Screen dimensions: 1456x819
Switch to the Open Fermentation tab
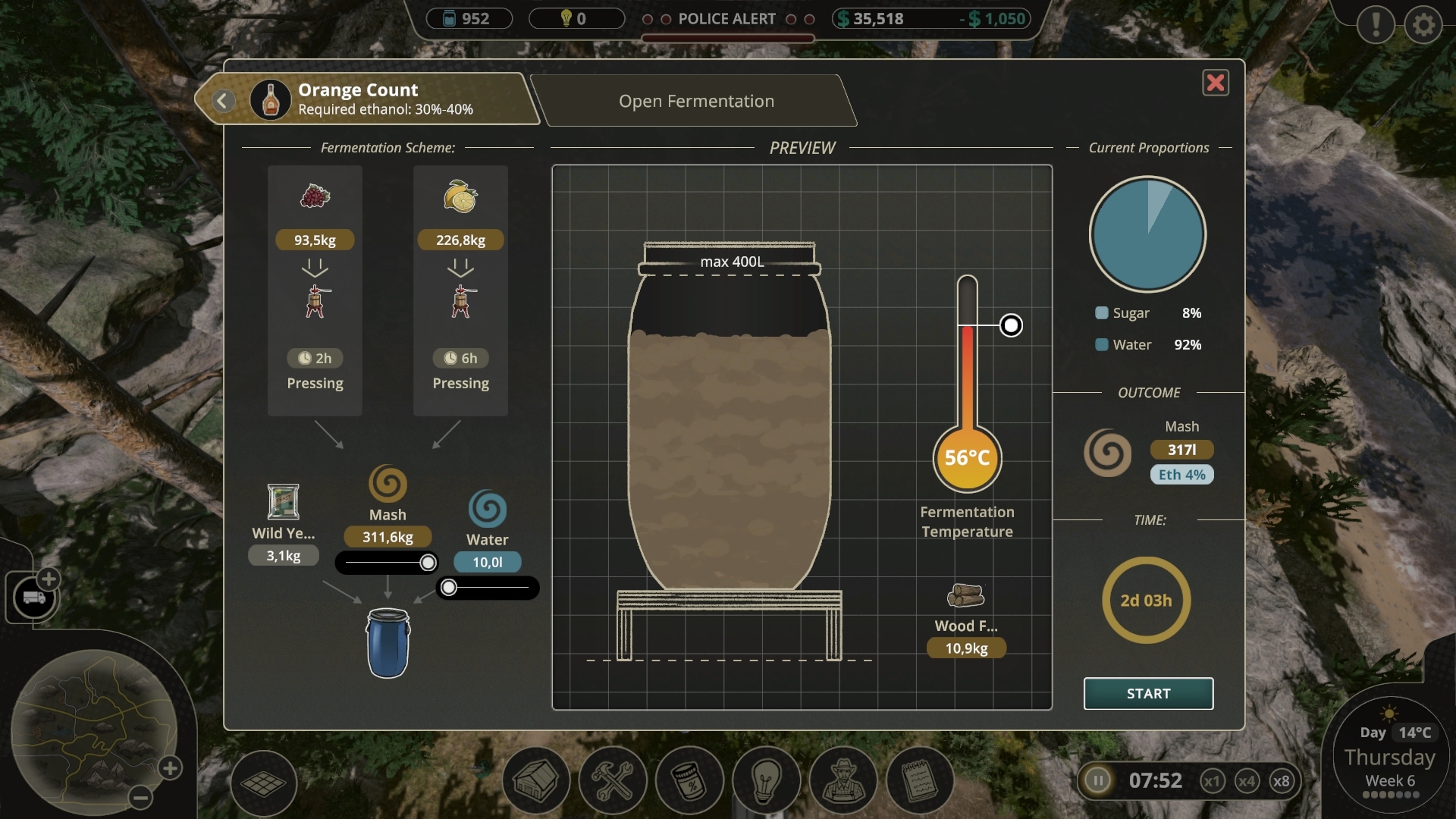tap(696, 100)
